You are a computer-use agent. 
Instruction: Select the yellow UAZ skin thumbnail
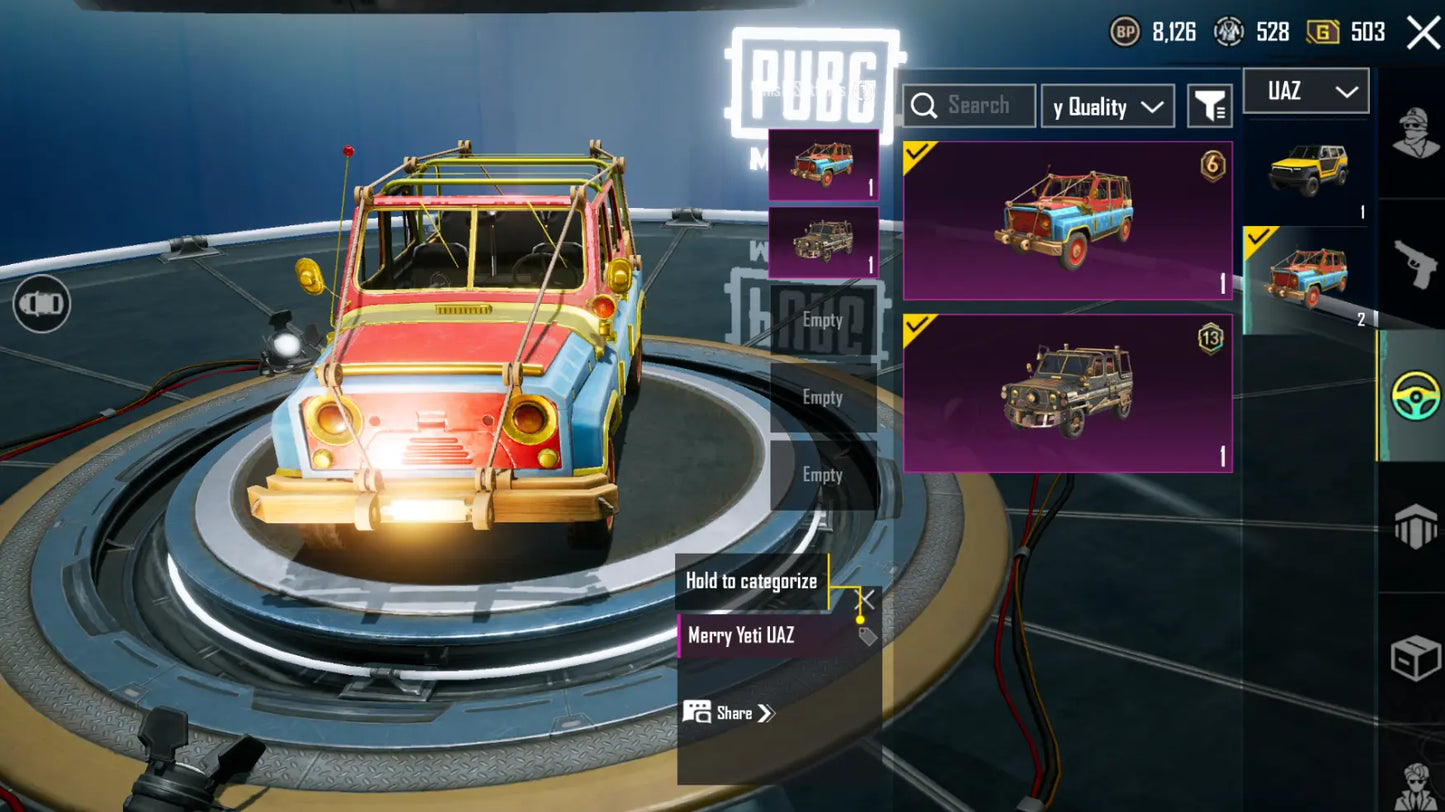[x=1307, y=172]
